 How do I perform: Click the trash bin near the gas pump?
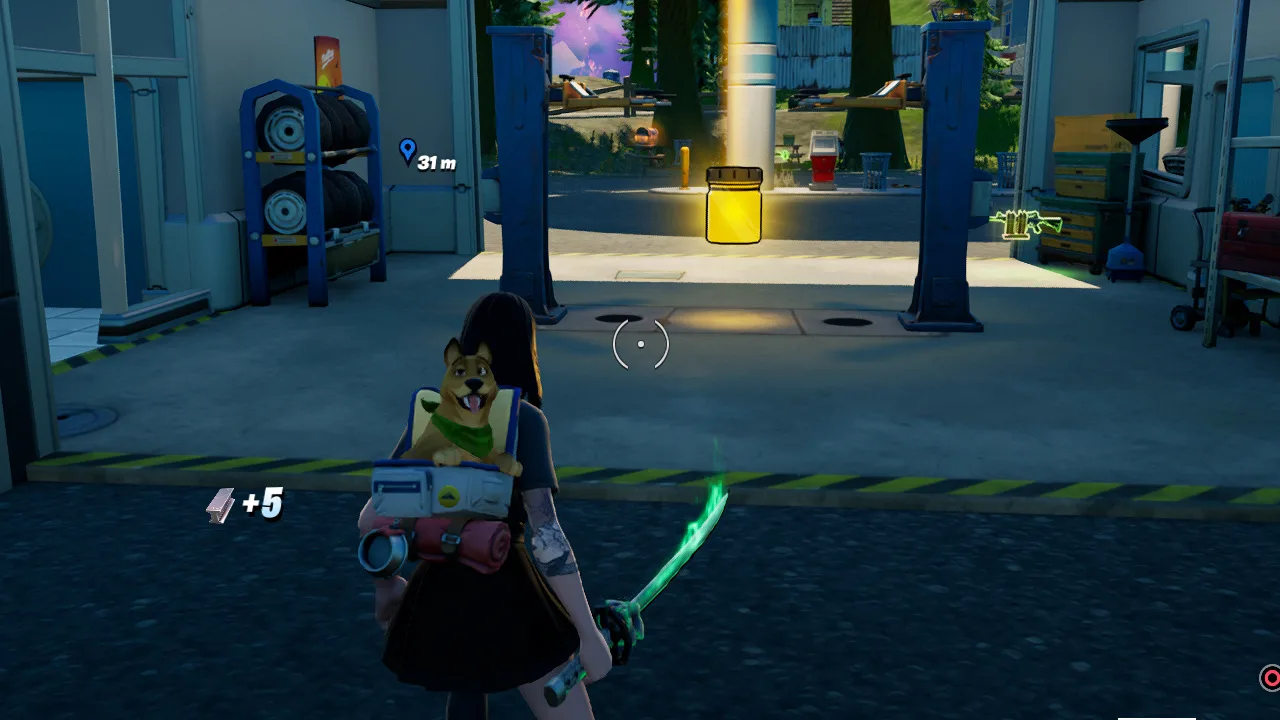point(876,170)
